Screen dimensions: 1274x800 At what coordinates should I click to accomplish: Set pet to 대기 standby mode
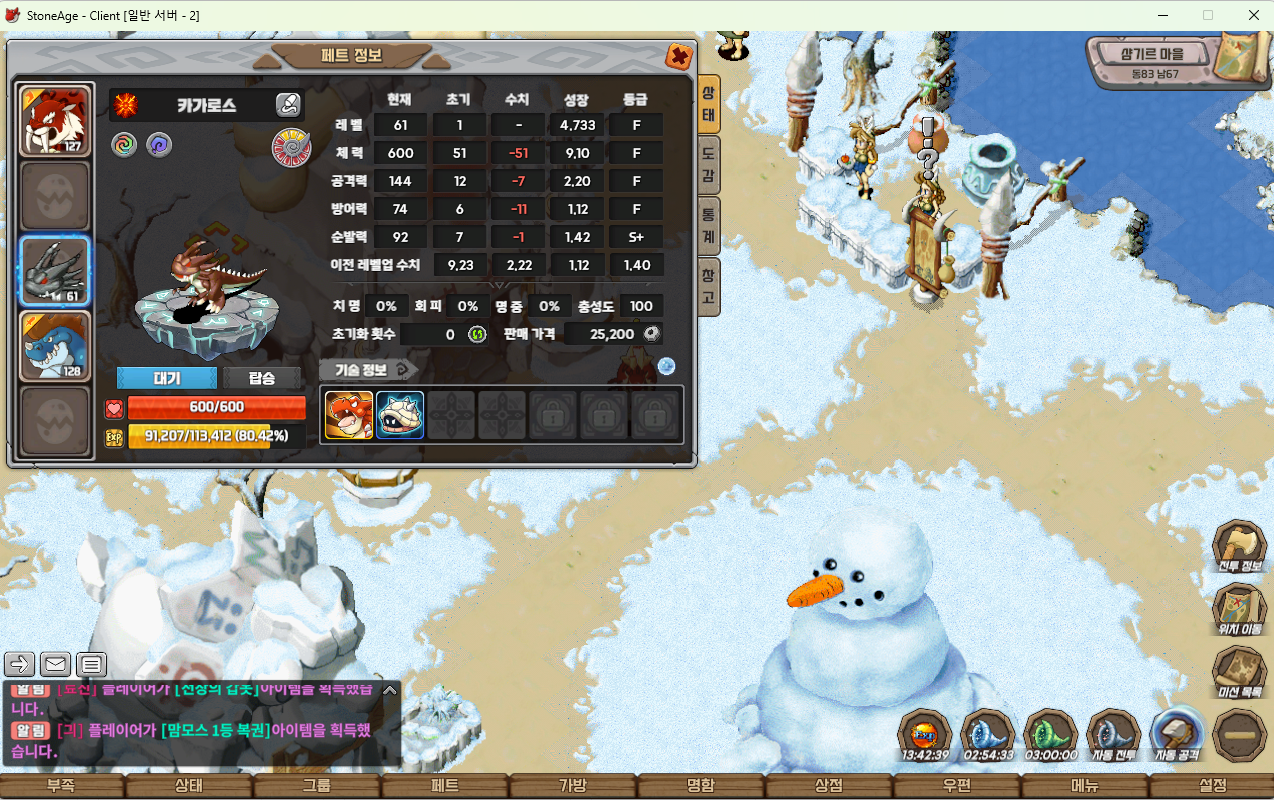click(x=166, y=378)
